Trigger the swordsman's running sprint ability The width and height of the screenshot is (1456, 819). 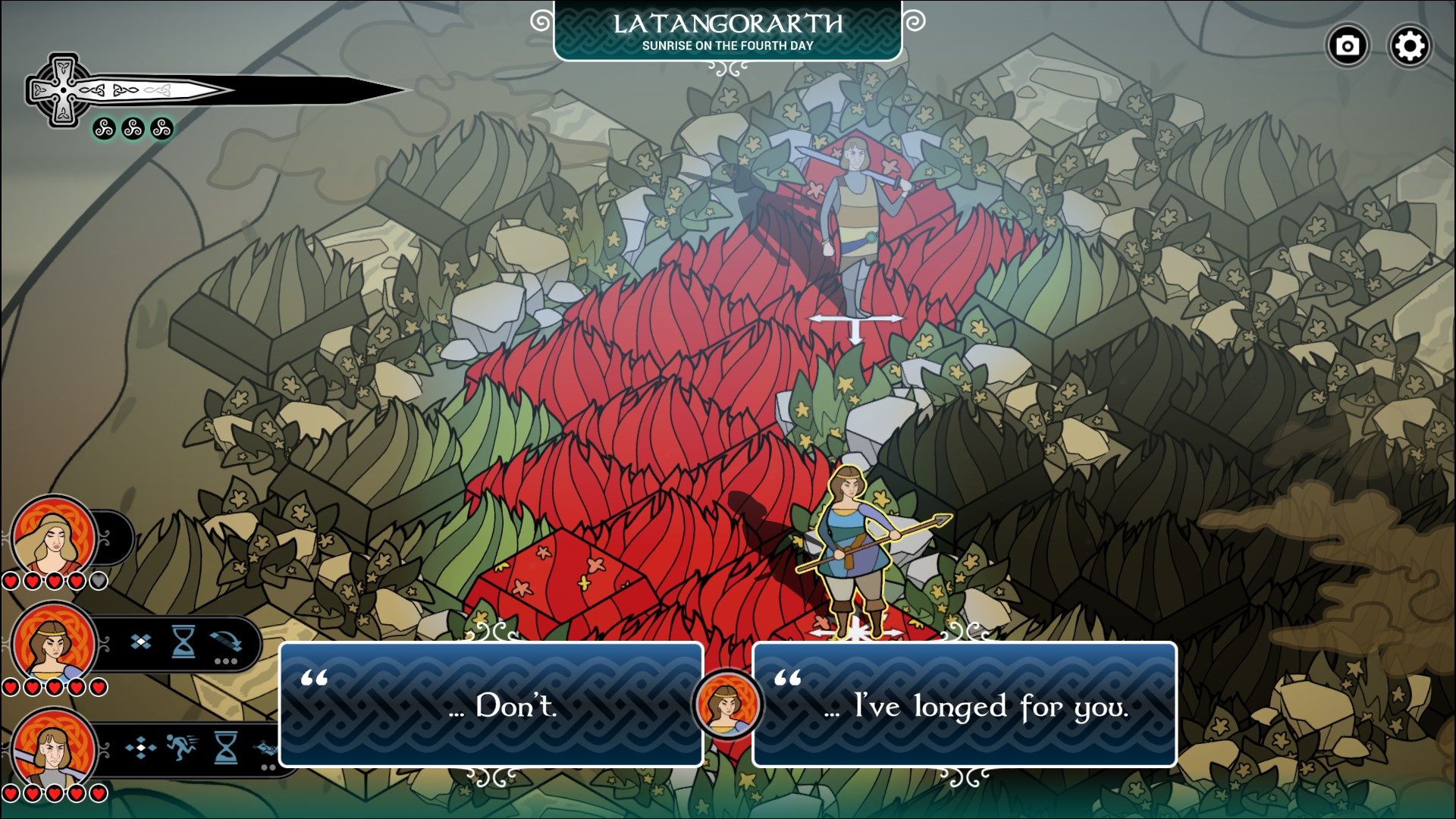click(182, 748)
